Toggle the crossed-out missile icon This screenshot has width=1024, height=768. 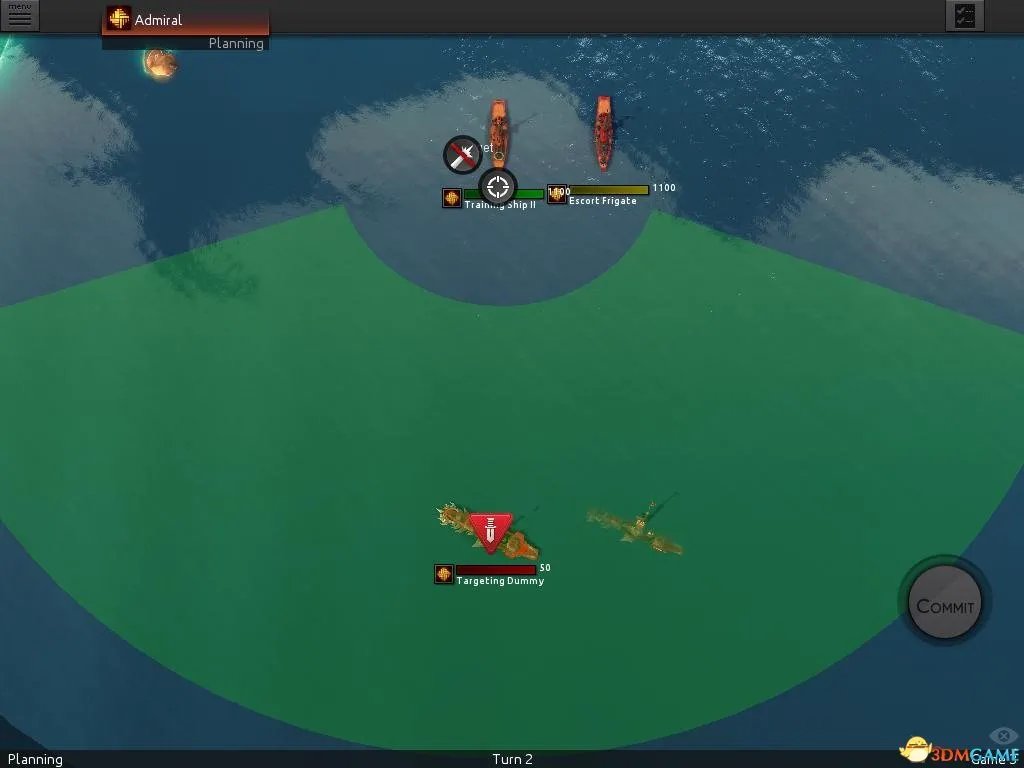(461, 155)
